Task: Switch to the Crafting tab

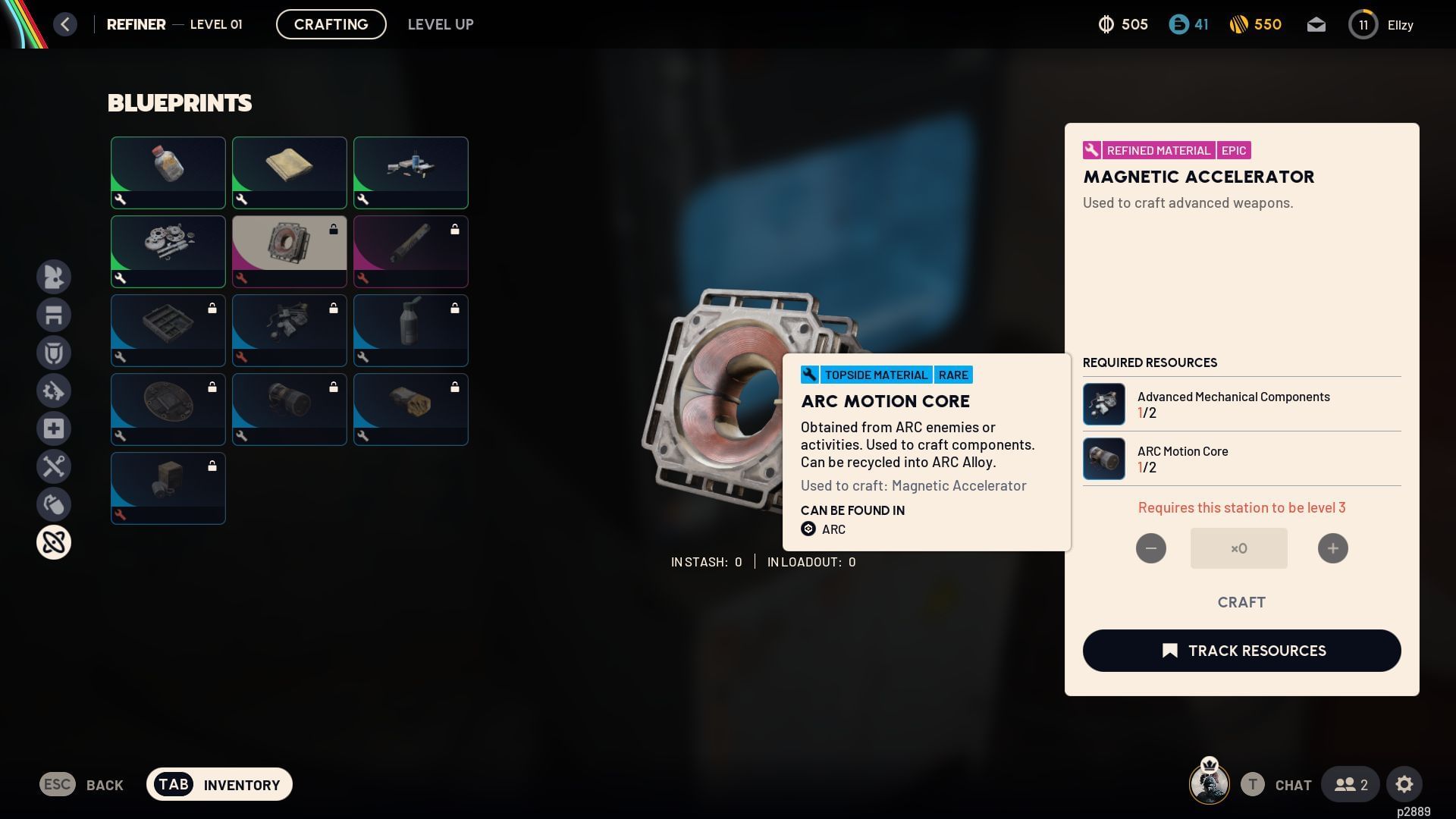Action: (331, 24)
